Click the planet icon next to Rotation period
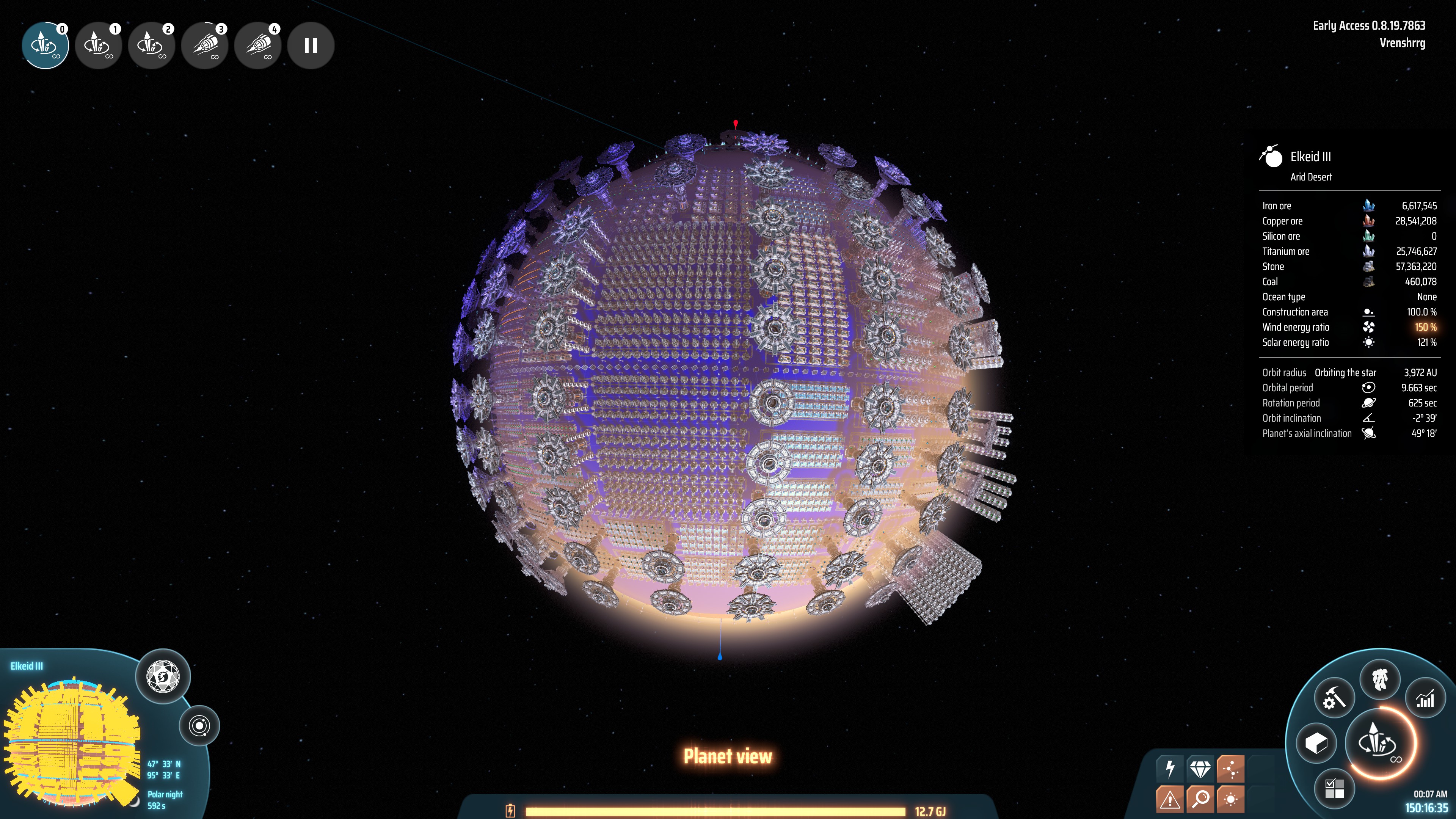Viewport: 1456px width, 819px height. (1370, 403)
